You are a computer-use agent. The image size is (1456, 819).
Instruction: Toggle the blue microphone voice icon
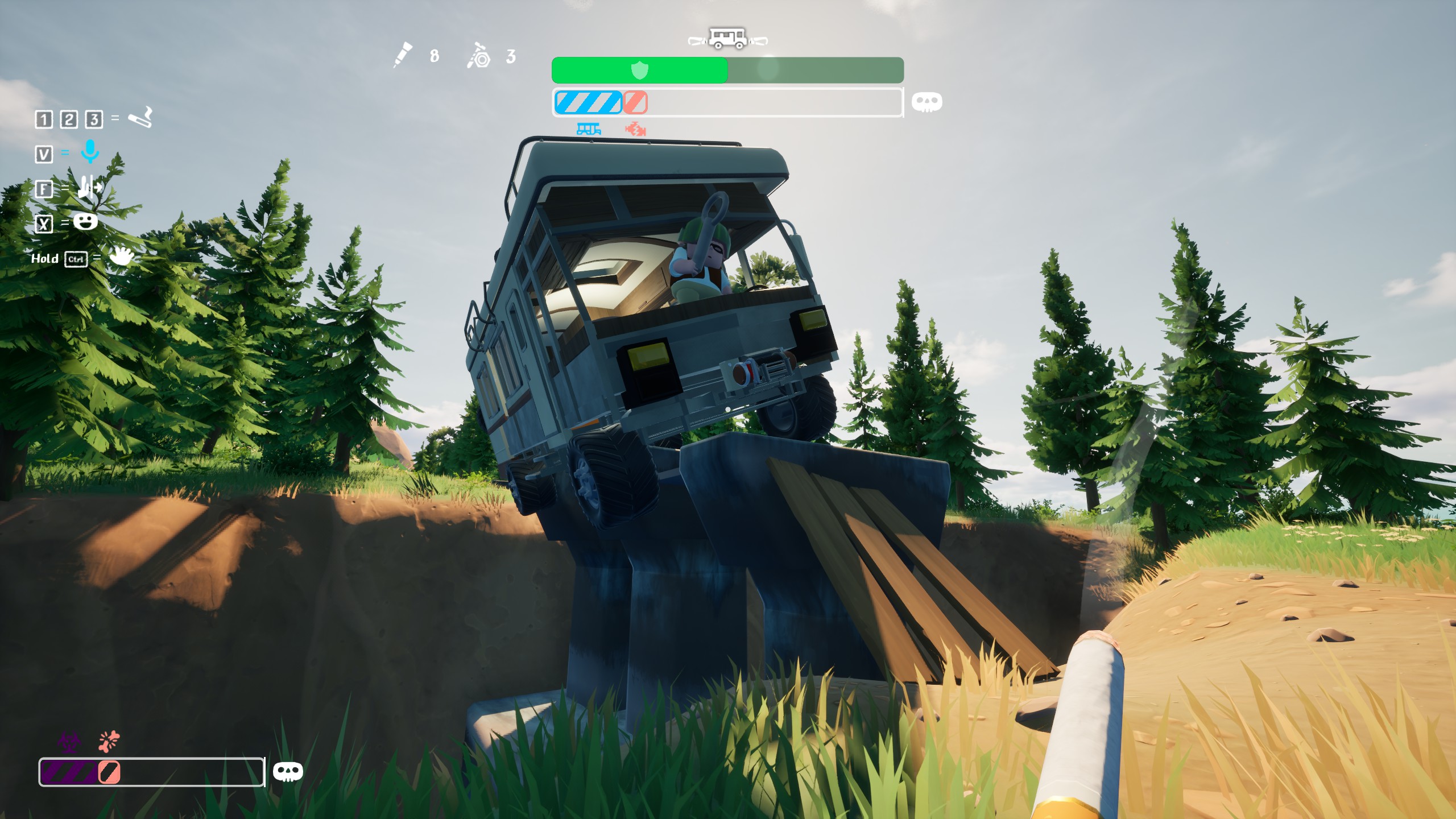[x=90, y=152]
